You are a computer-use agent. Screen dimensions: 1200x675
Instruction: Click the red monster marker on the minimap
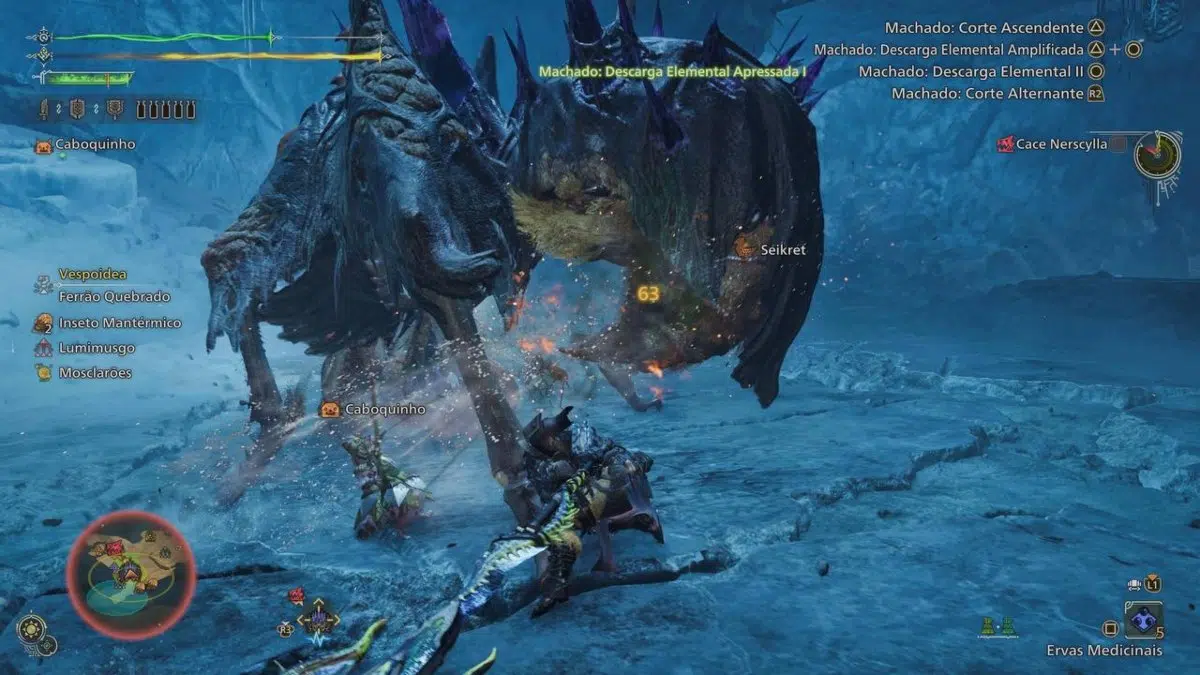[114, 548]
